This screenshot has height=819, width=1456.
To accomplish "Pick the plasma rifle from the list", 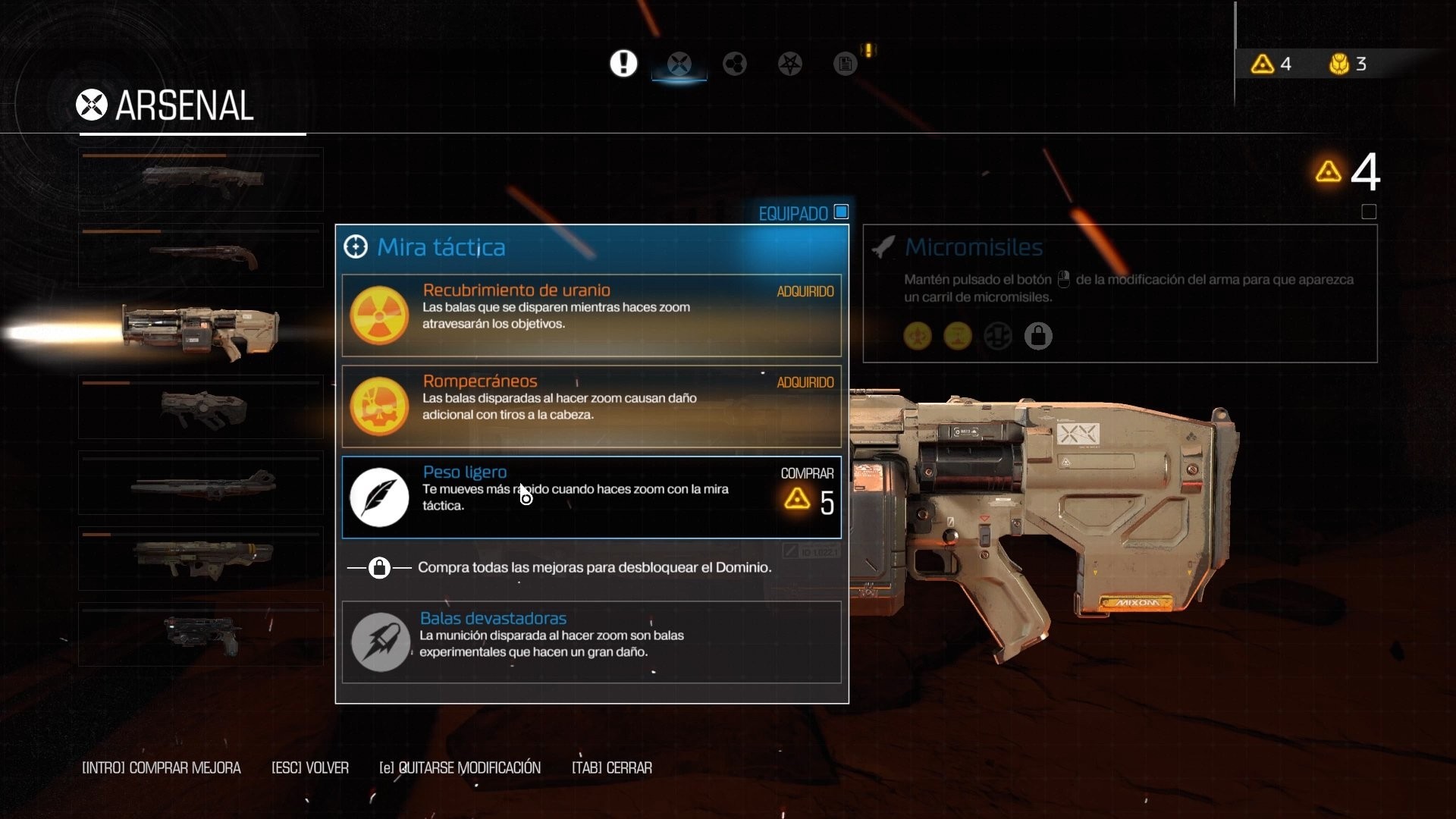I will tap(201, 407).
